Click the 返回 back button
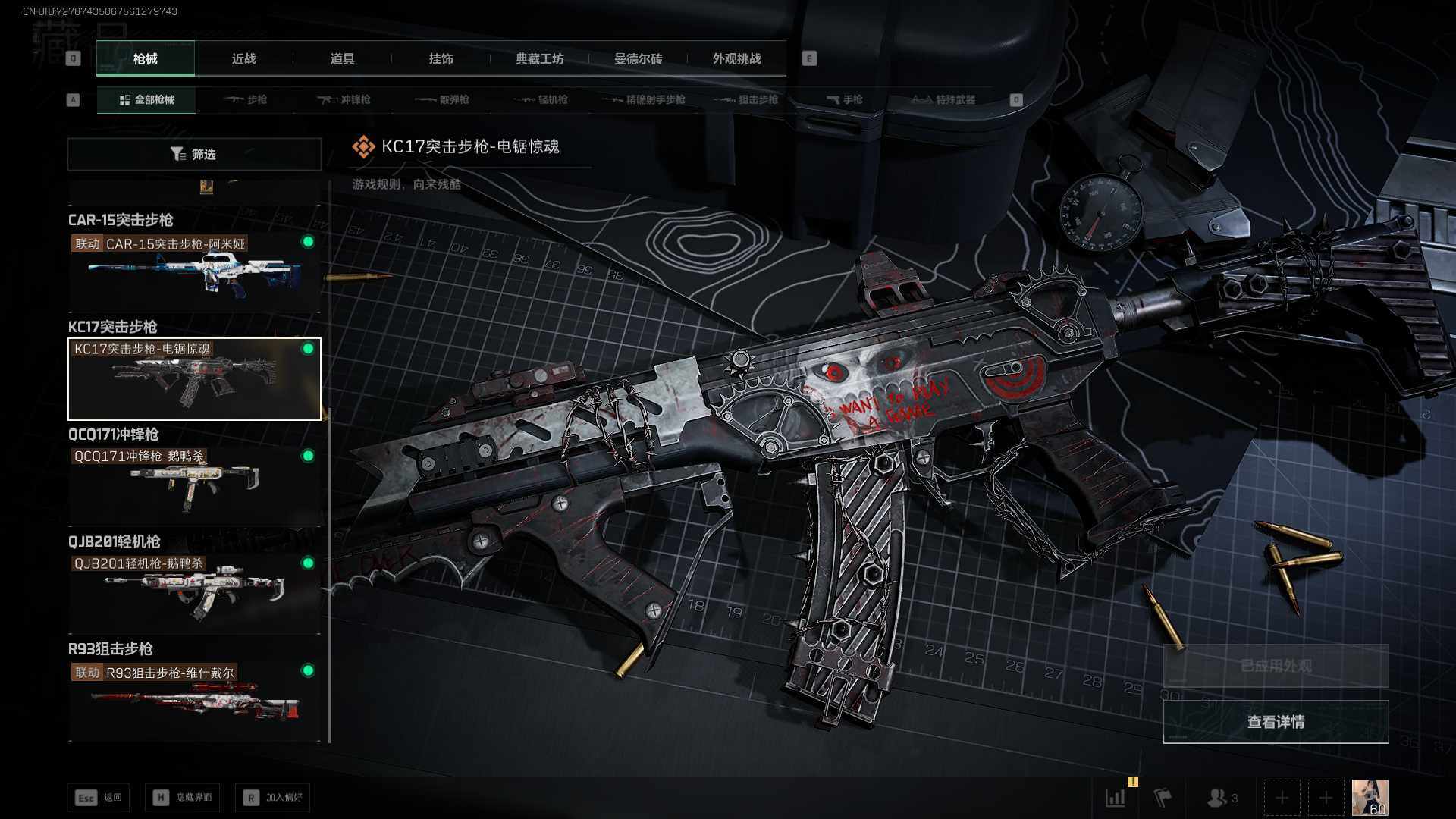Screen dimensions: 1456x819 99,798
